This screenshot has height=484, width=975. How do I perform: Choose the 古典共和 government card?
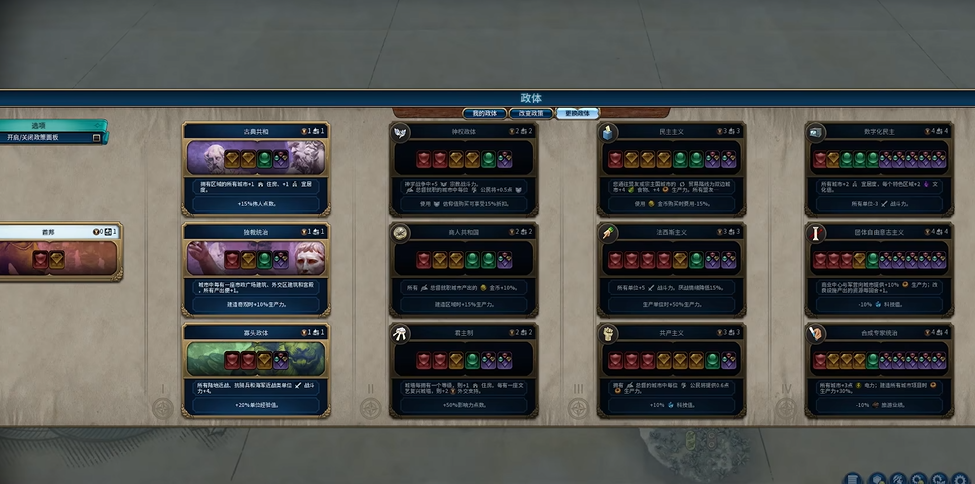click(257, 168)
